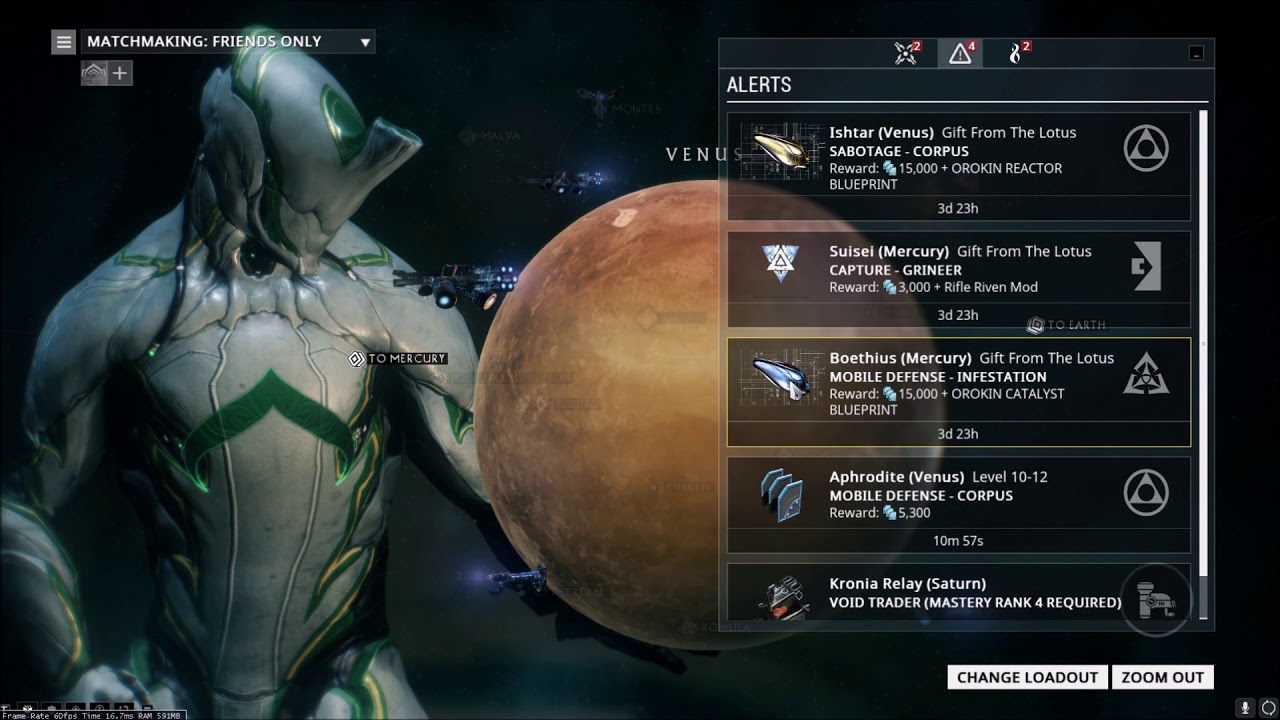Zoom out of the Venus map
Image resolution: width=1280 pixels, height=720 pixels.
[x=1163, y=677]
